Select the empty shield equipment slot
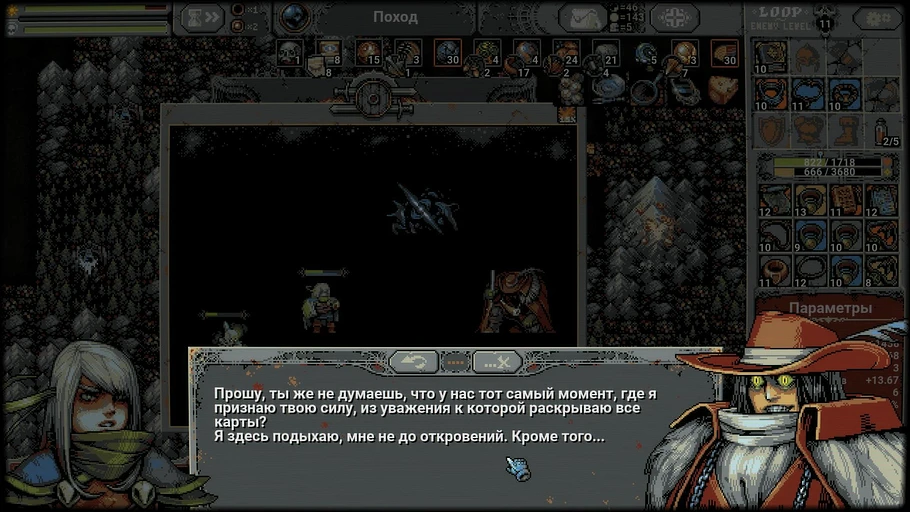Viewport: 910px width, 512px height. (772, 130)
